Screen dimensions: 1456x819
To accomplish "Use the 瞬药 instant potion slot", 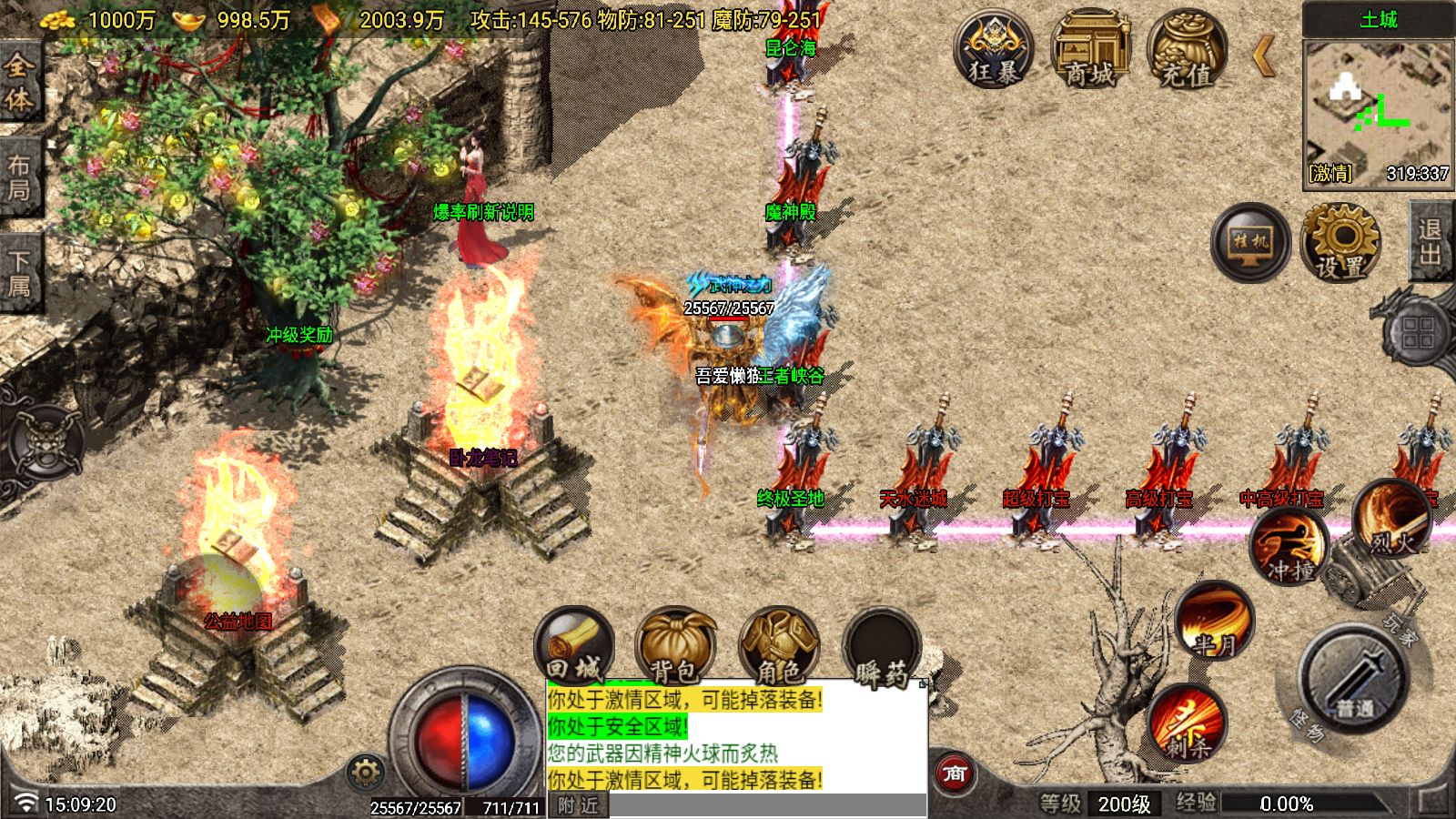I will pos(881,648).
